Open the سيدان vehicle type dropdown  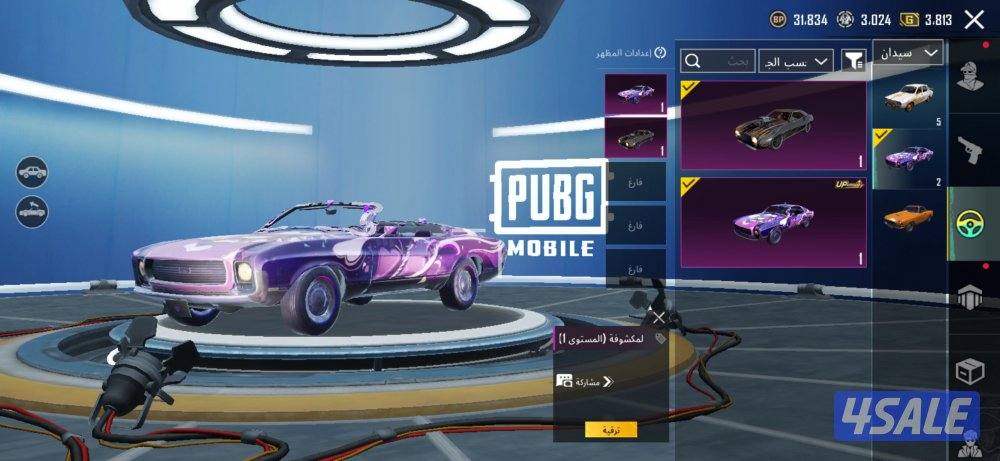pos(907,53)
